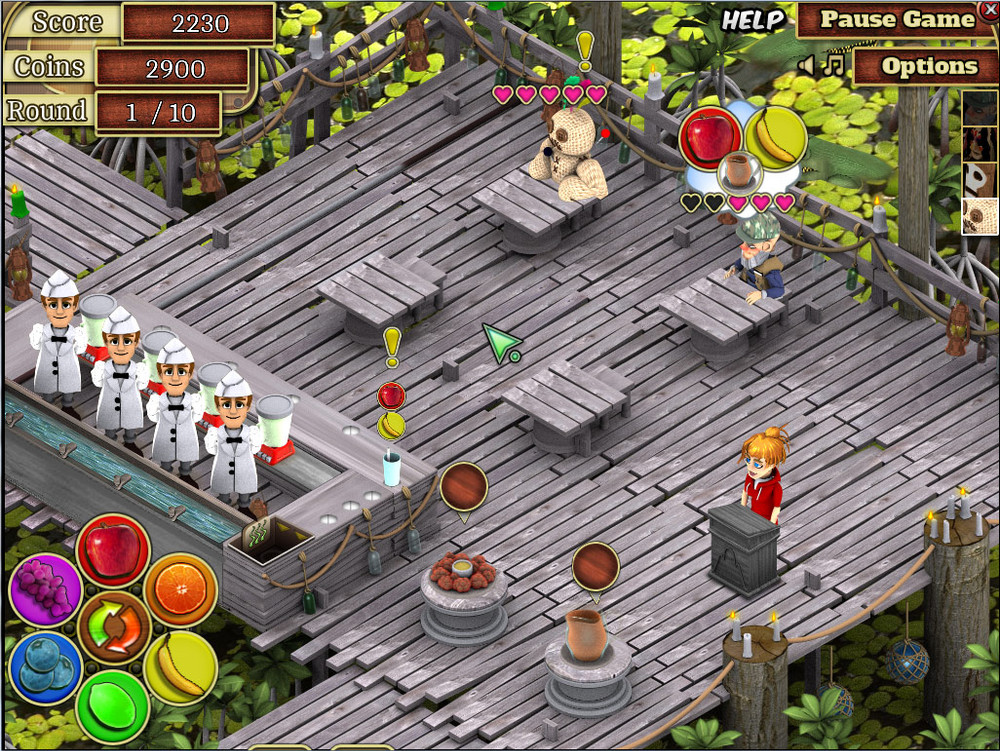Pause the game with Pause Game button

[x=897, y=20]
